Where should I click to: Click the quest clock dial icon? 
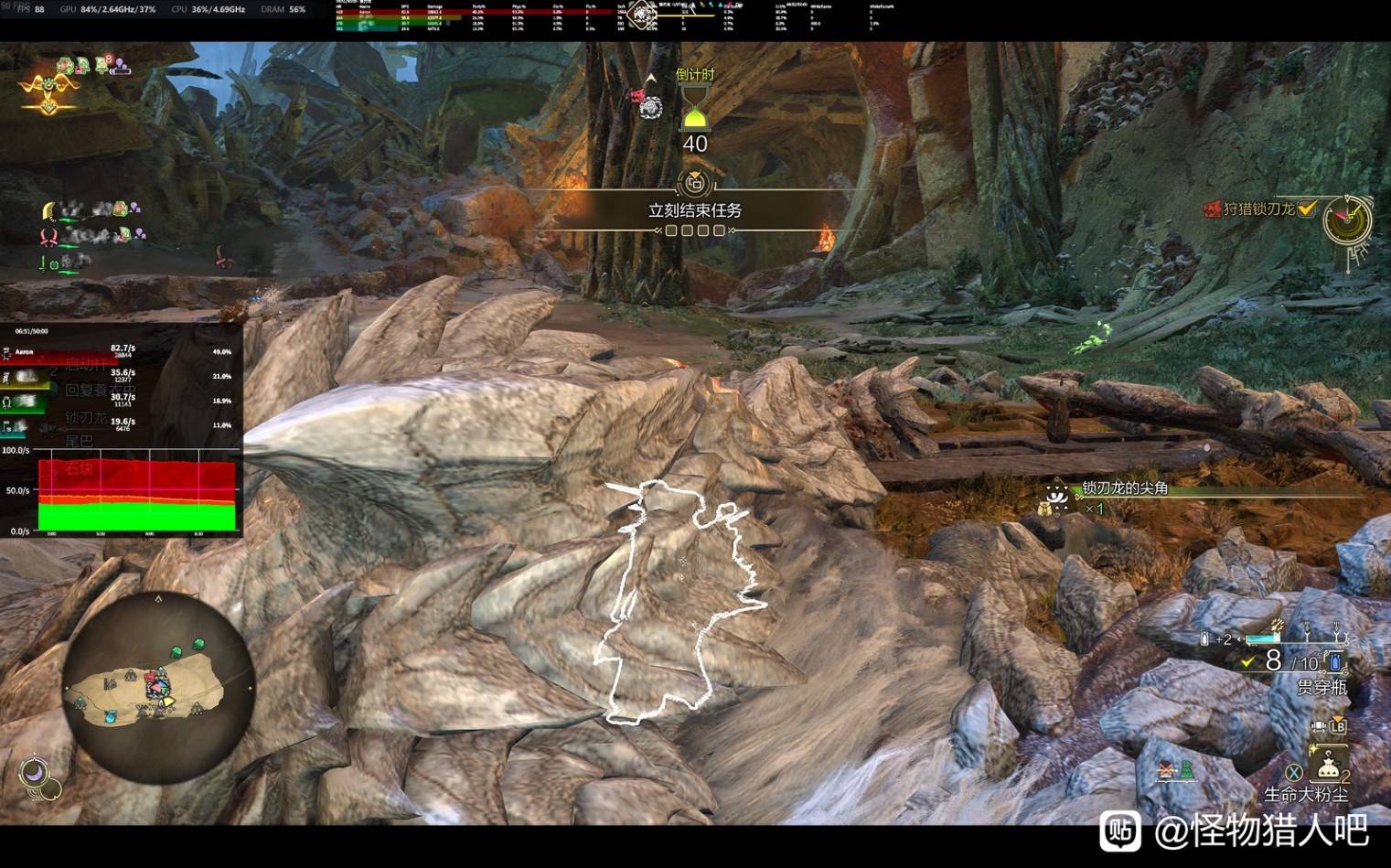[1347, 221]
